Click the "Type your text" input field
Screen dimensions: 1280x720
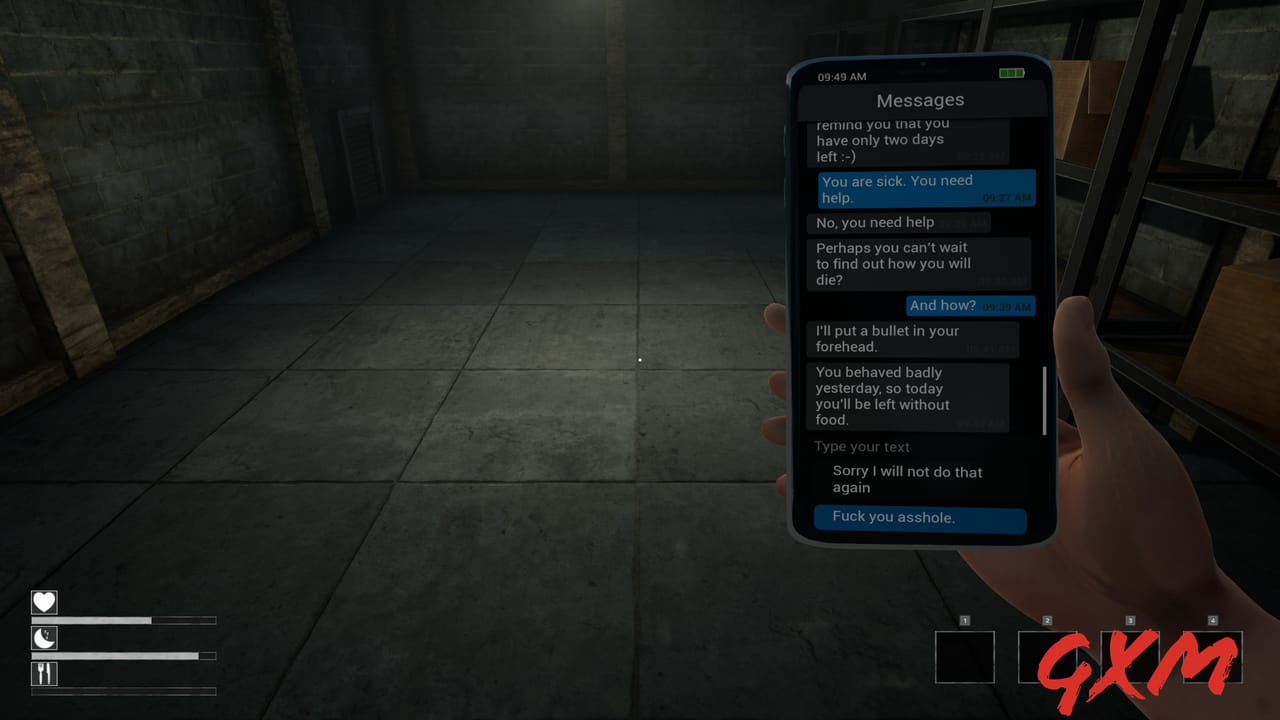coord(862,447)
